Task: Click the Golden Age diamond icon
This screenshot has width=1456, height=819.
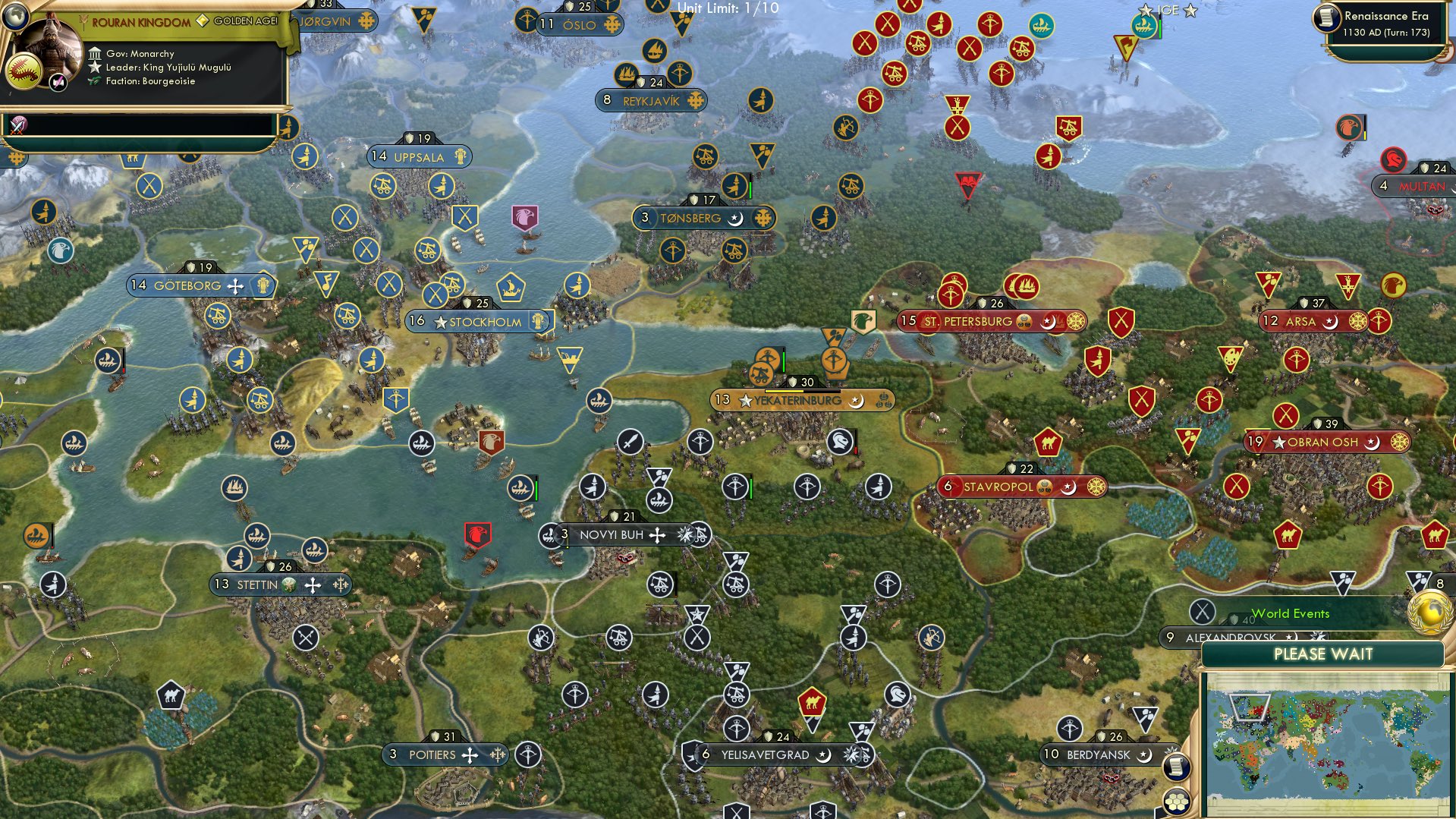Action: tap(203, 20)
